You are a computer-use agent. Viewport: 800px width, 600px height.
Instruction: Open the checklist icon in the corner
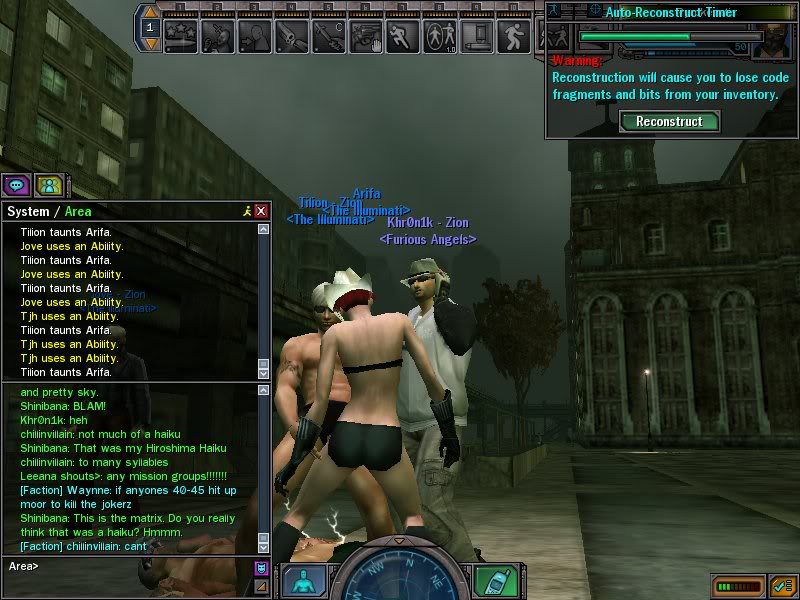click(782, 585)
